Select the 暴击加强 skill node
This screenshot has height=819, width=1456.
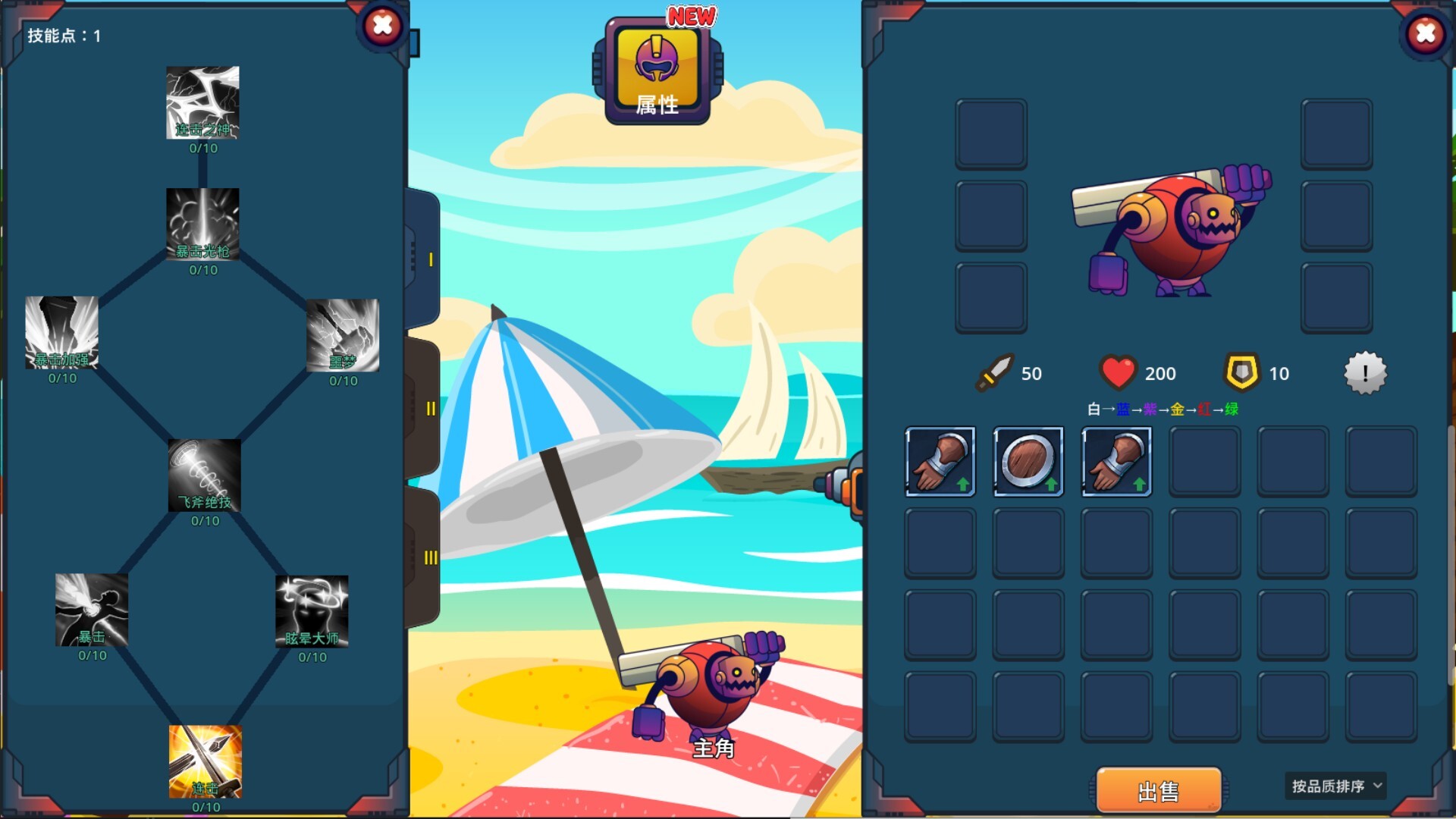pyautogui.click(x=62, y=334)
